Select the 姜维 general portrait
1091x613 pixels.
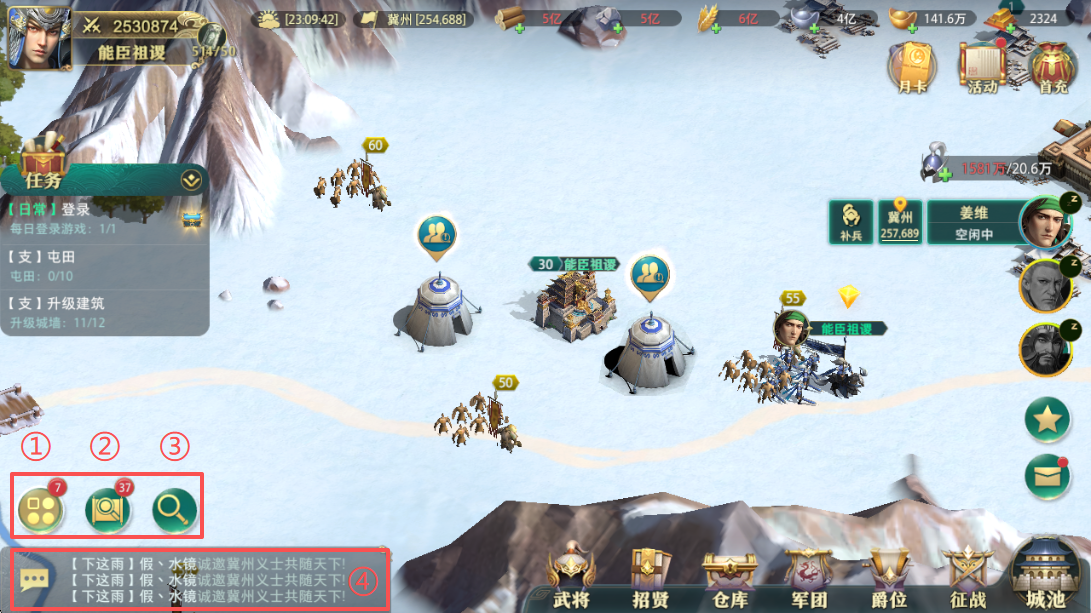[1045, 222]
